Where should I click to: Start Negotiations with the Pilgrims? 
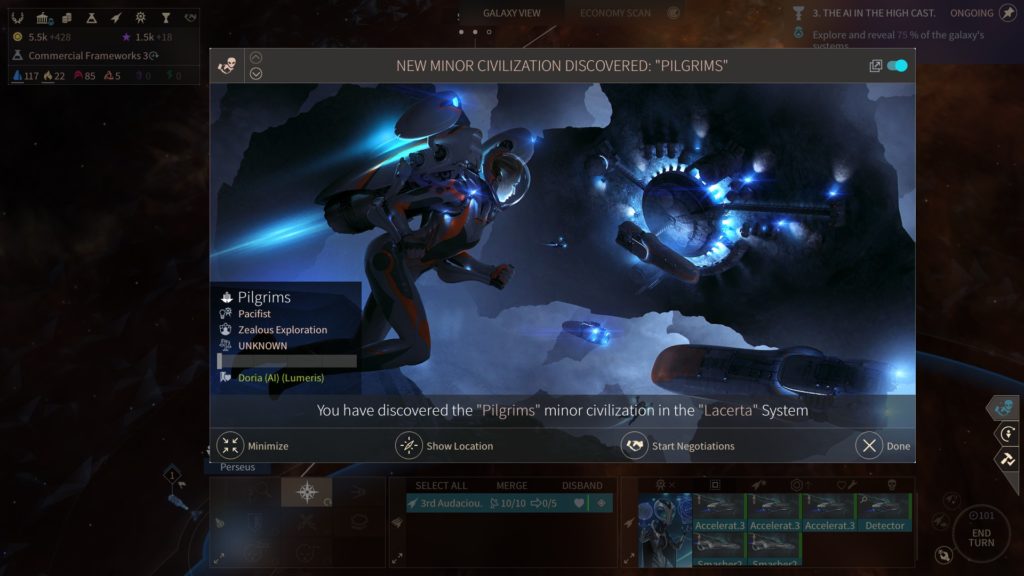634,446
